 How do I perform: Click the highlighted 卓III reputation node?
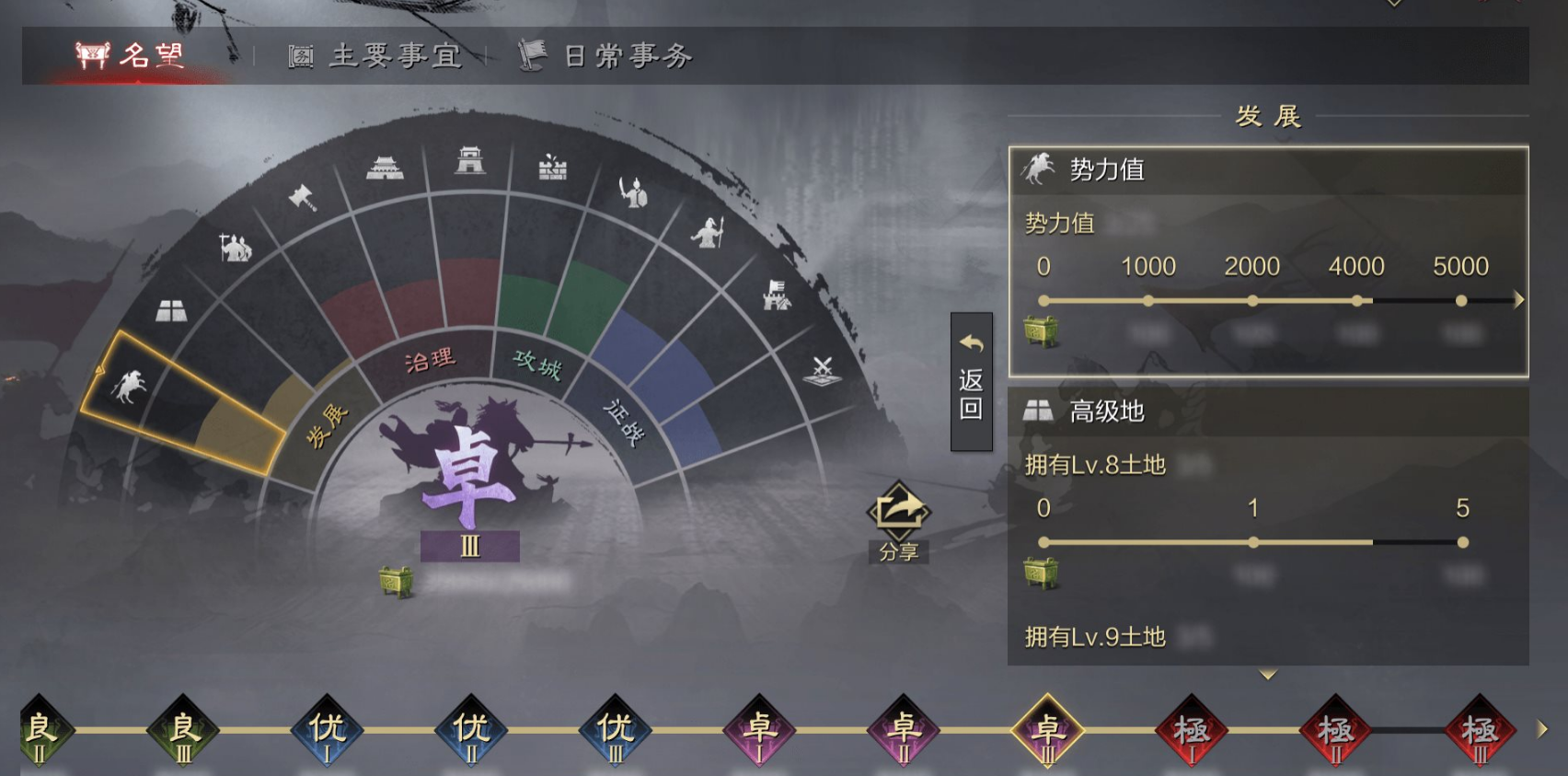1044,732
